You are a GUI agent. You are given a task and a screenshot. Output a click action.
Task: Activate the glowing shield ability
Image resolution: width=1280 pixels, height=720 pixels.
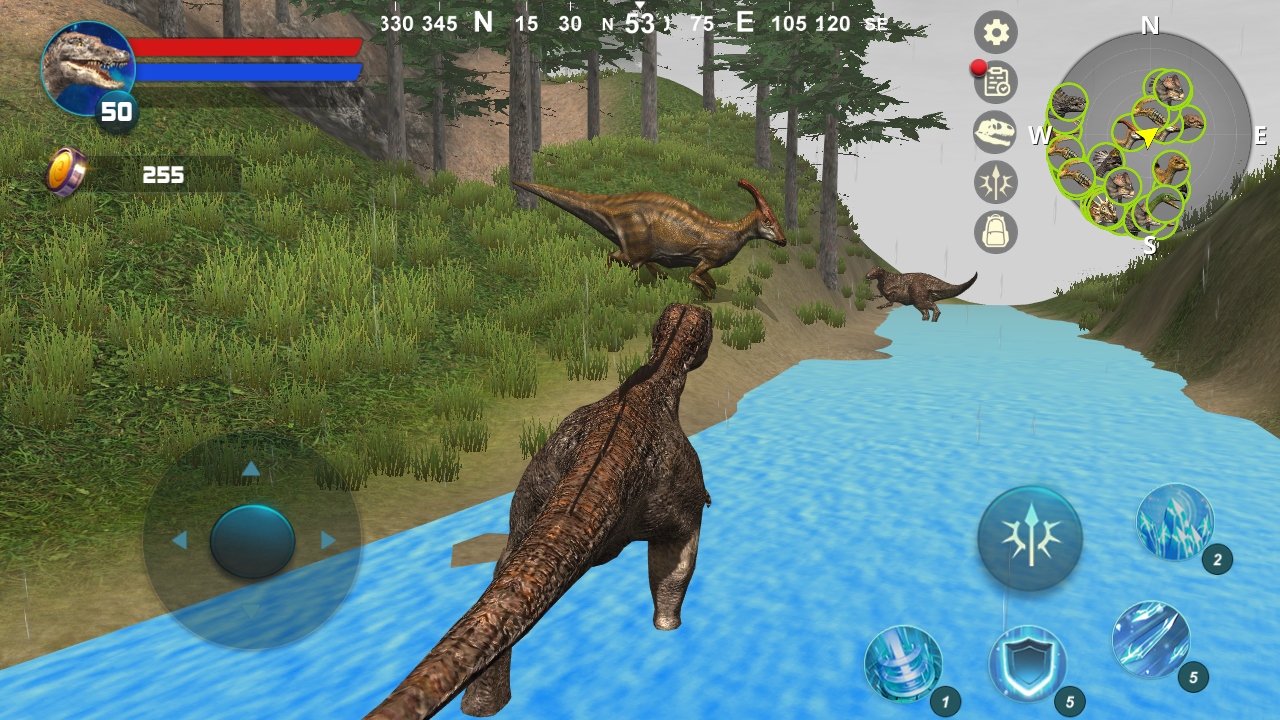(1030, 663)
